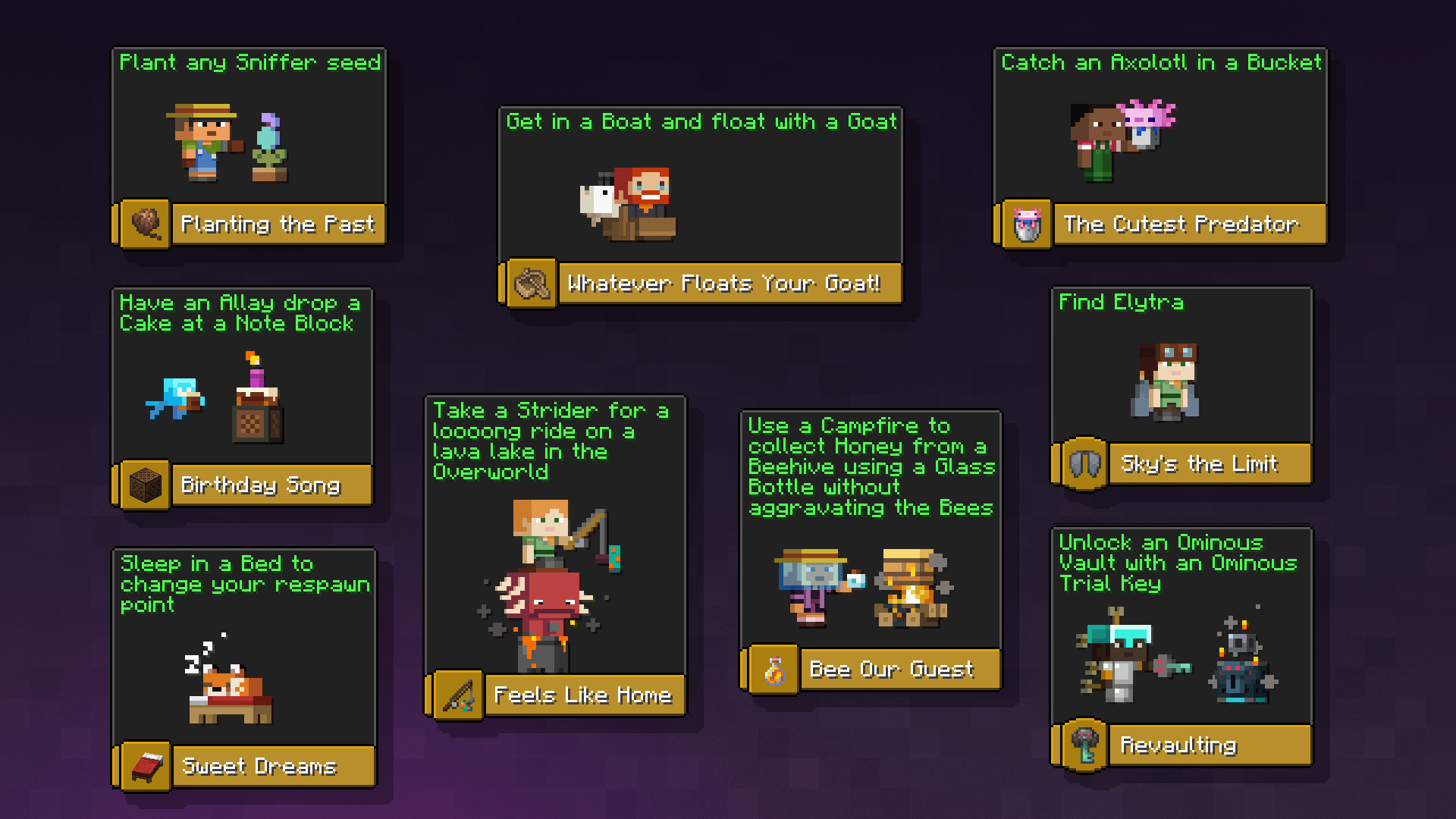Click the Planting the Past banner
1456x819 pixels.
point(278,224)
